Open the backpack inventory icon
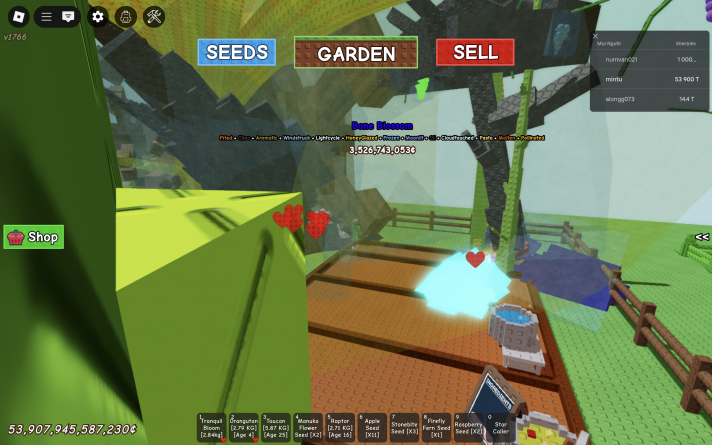Viewport: 712px width, 445px height. (125, 16)
